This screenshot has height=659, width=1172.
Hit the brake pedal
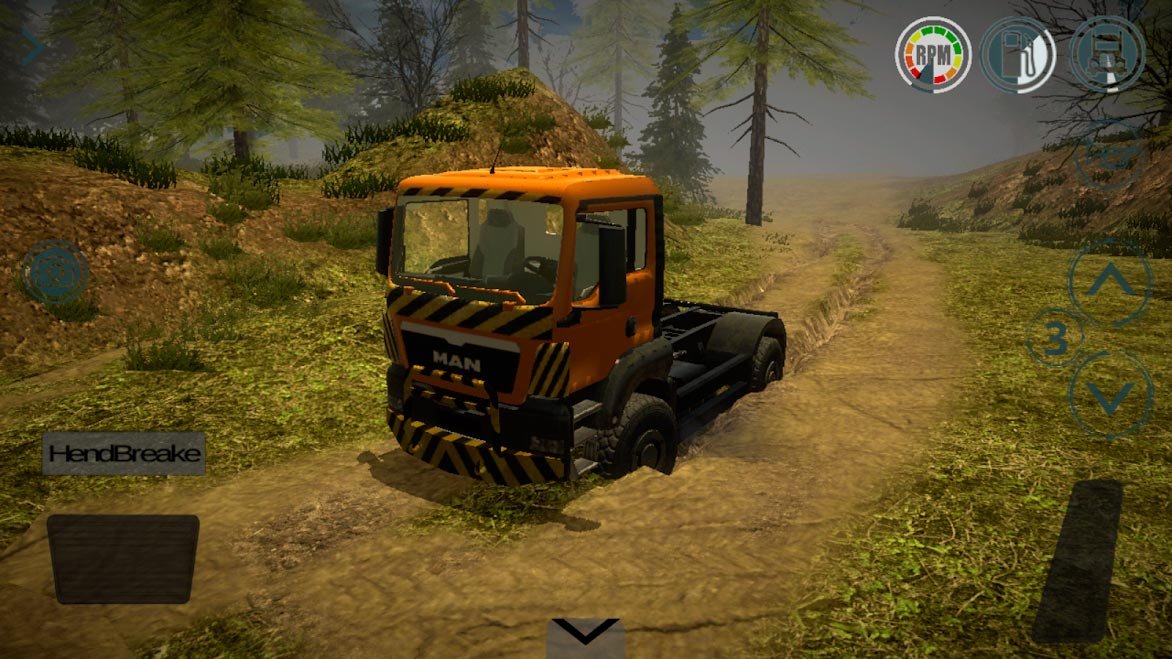point(123,558)
